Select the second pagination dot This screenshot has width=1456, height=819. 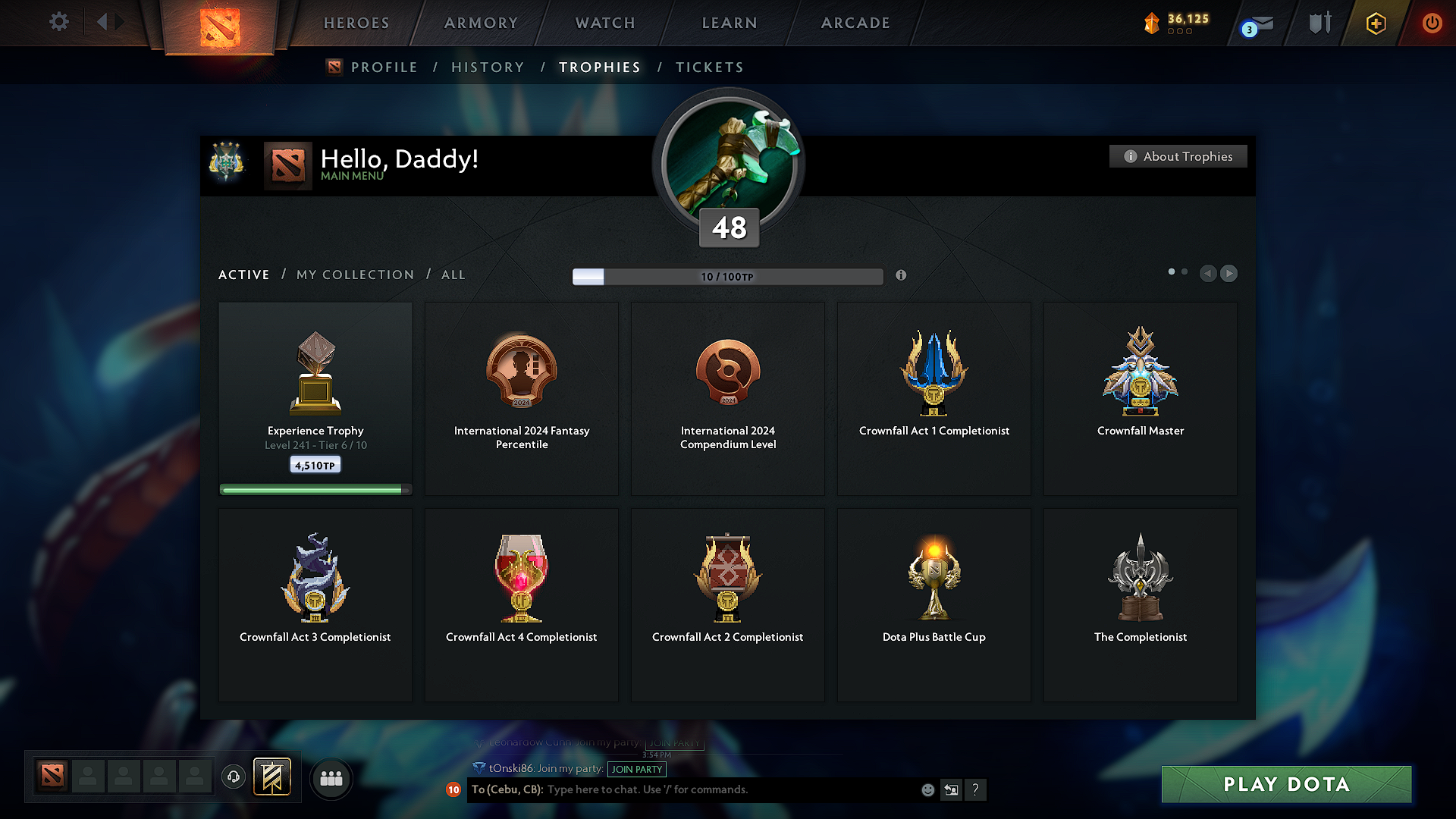pyautogui.click(x=1185, y=270)
